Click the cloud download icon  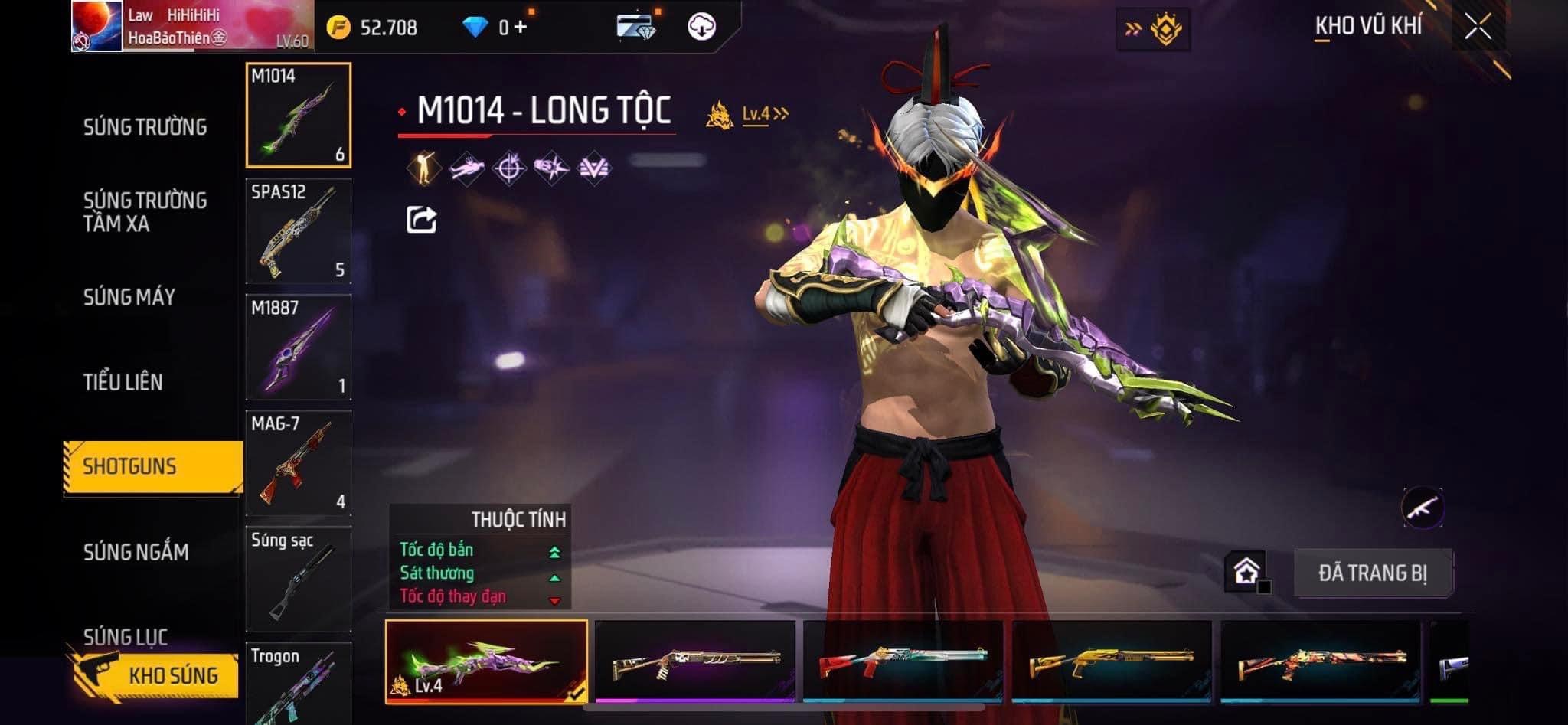coord(701,27)
